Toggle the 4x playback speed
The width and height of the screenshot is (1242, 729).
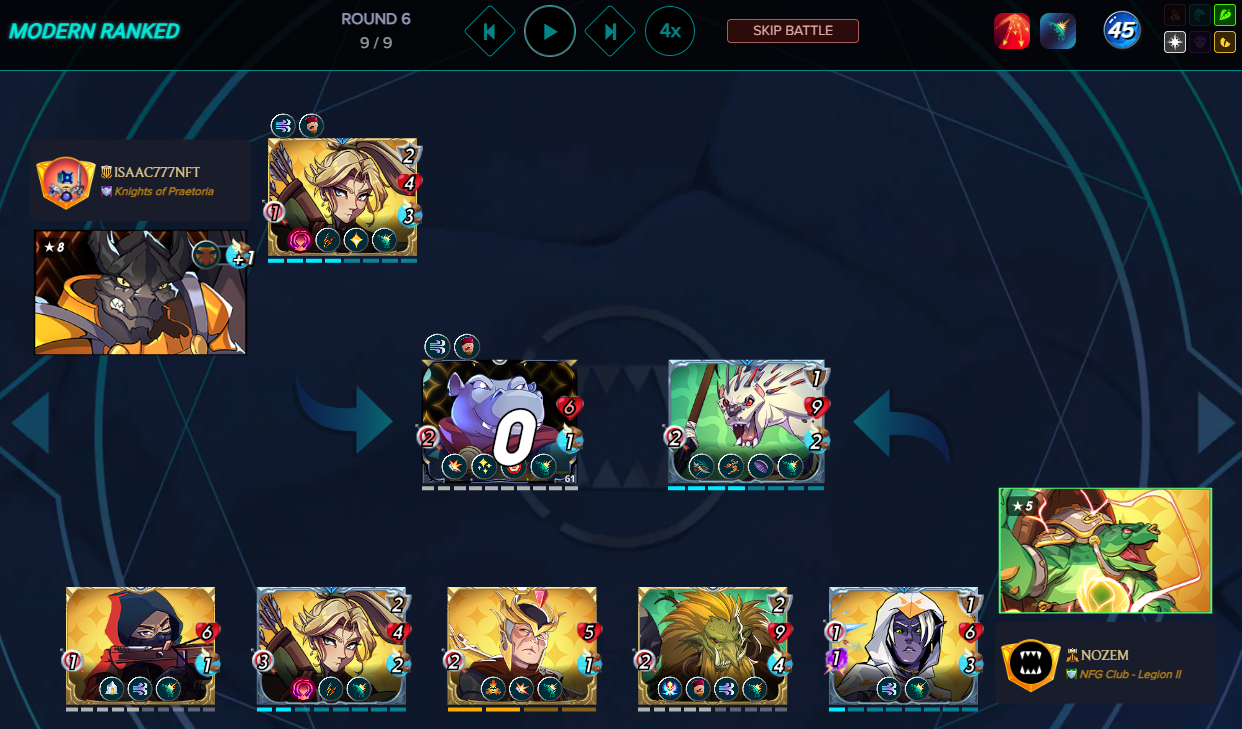point(670,31)
